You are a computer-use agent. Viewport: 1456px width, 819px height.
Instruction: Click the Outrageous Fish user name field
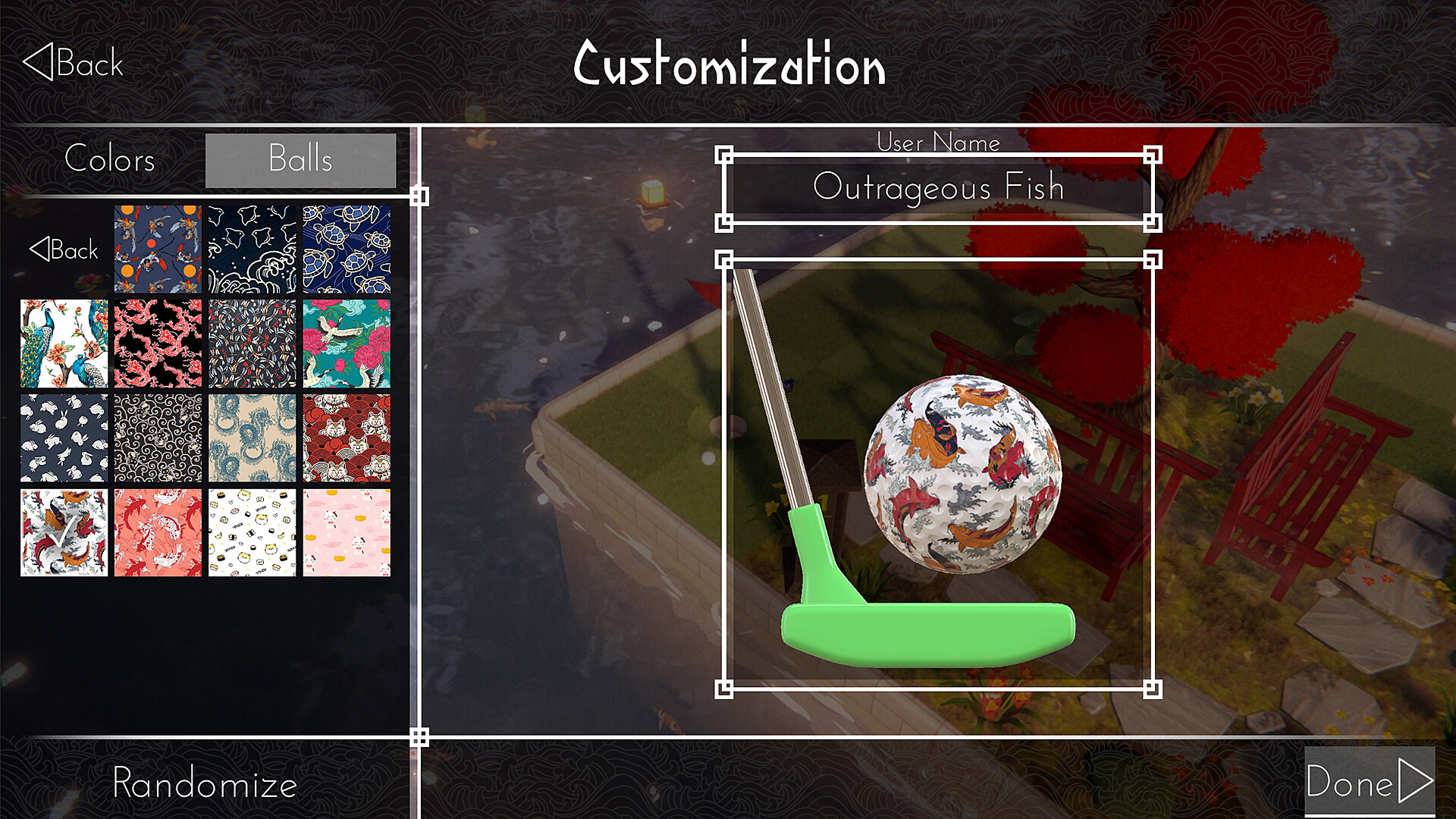tap(939, 187)
